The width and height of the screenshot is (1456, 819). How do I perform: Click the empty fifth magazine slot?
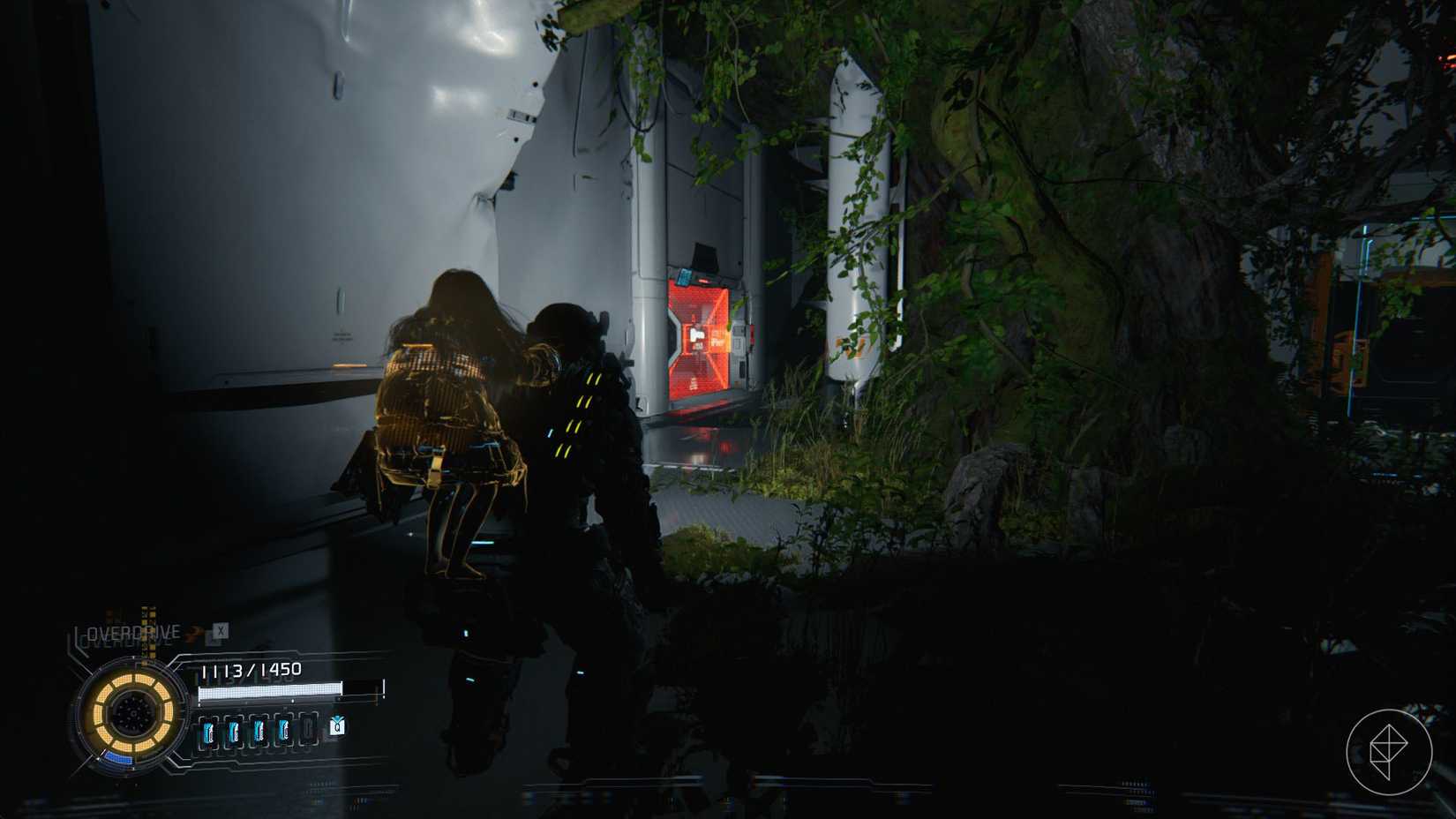[x=309, y=731]
